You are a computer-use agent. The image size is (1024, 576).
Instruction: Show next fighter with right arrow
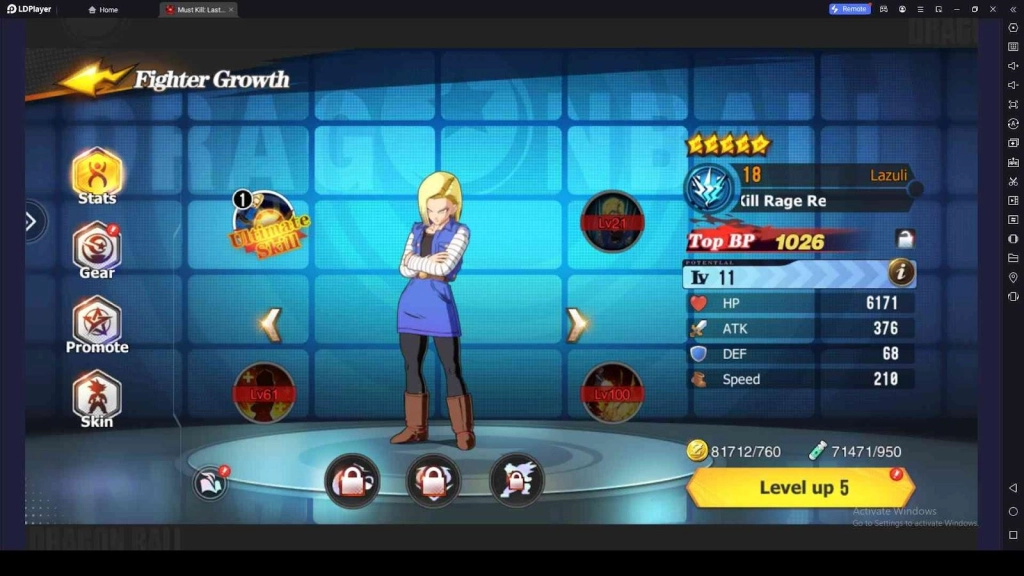pos(576,324)
